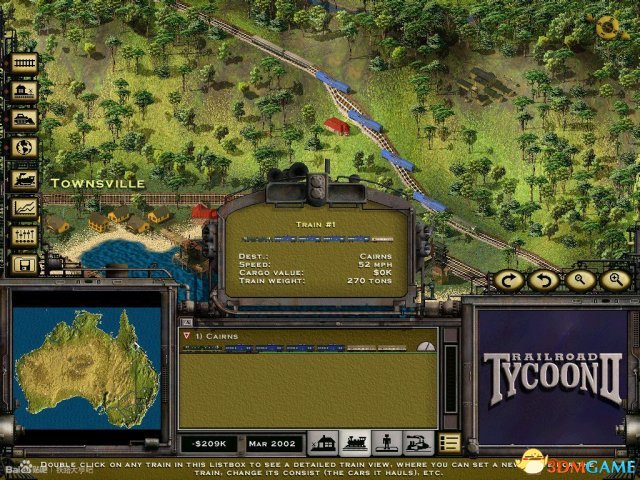Switch to the industry list tab
Image resolution: width=640 pixels, height=480 pixels.
(x=416, y=442)
